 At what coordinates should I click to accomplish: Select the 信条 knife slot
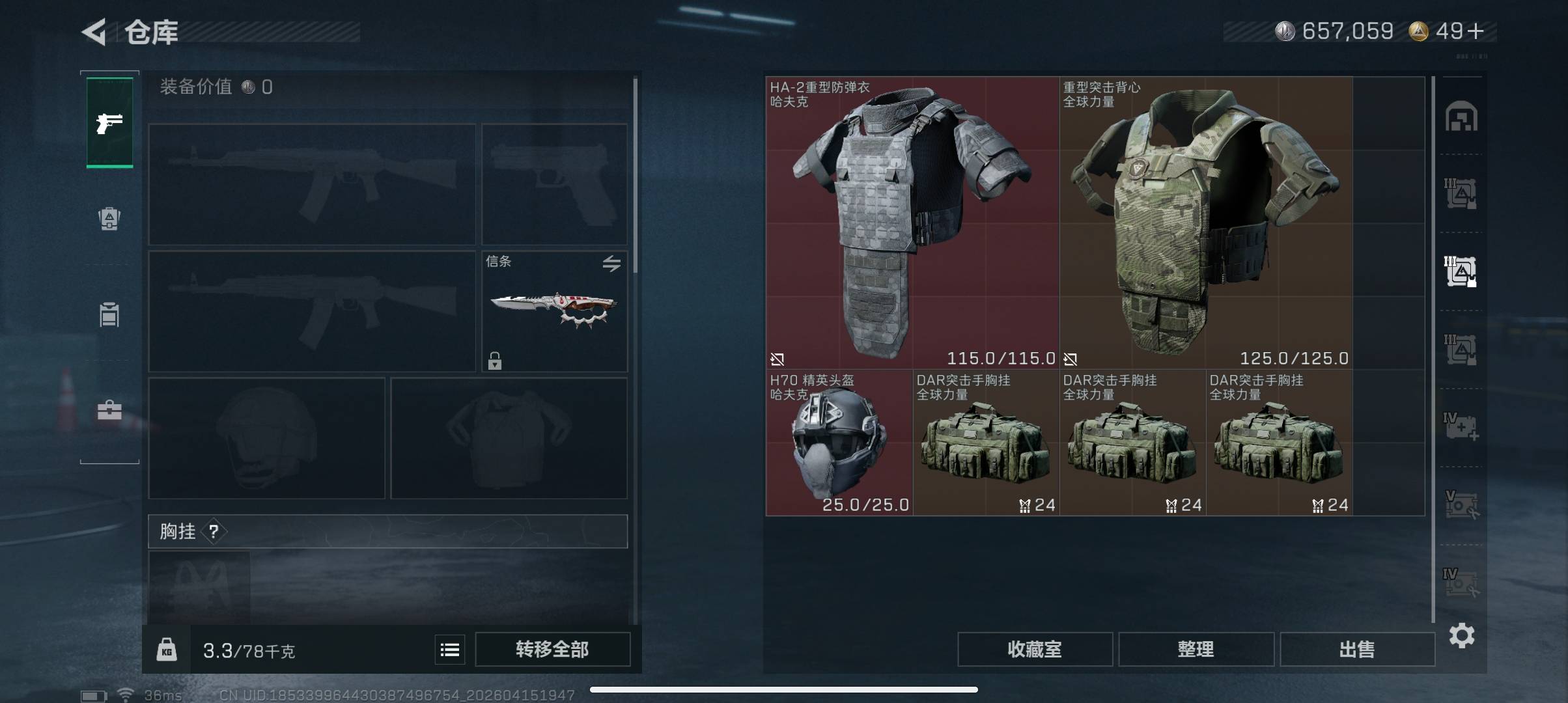[x=554, y=311]
